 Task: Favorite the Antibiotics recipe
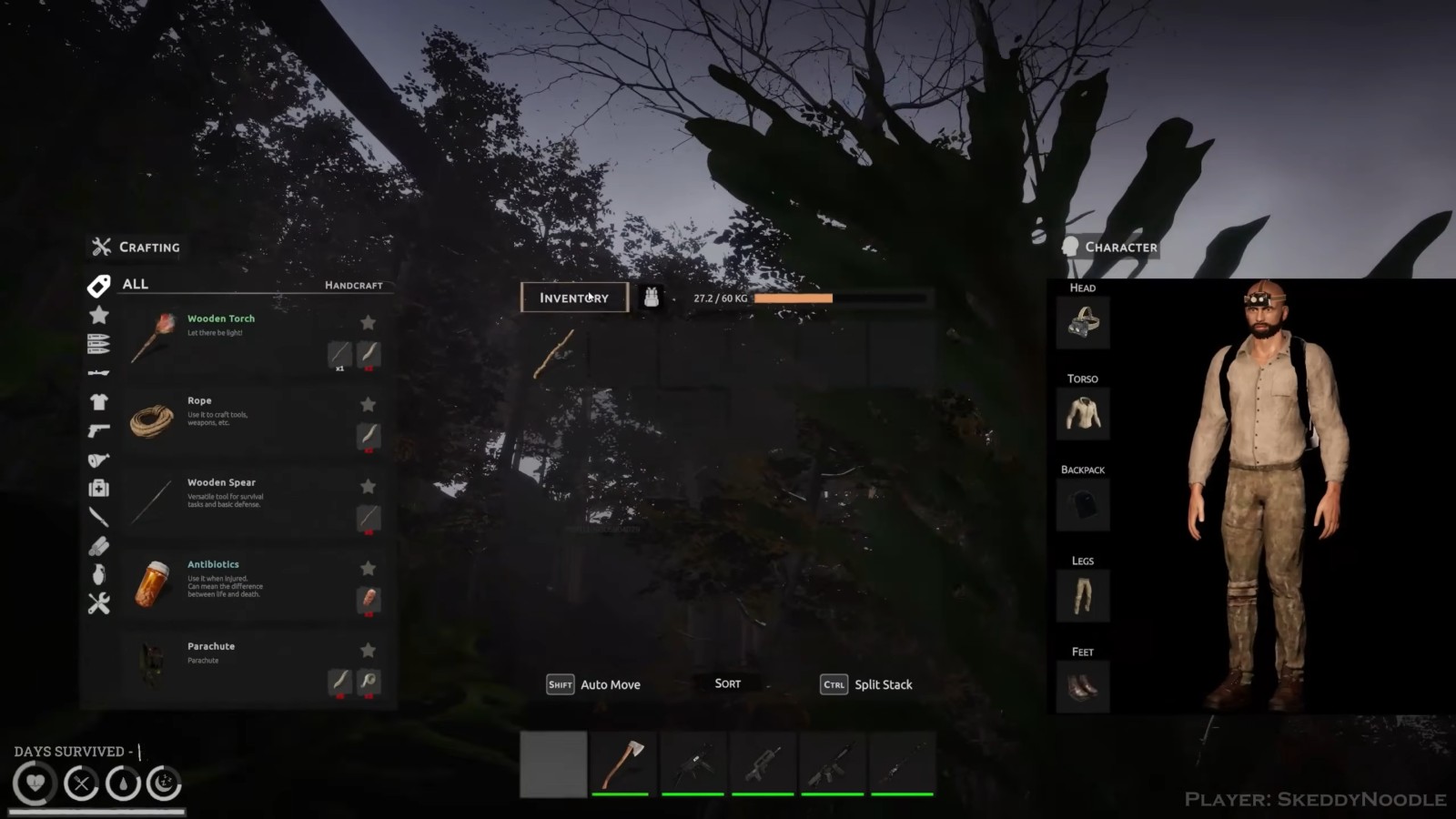(368, 568)
